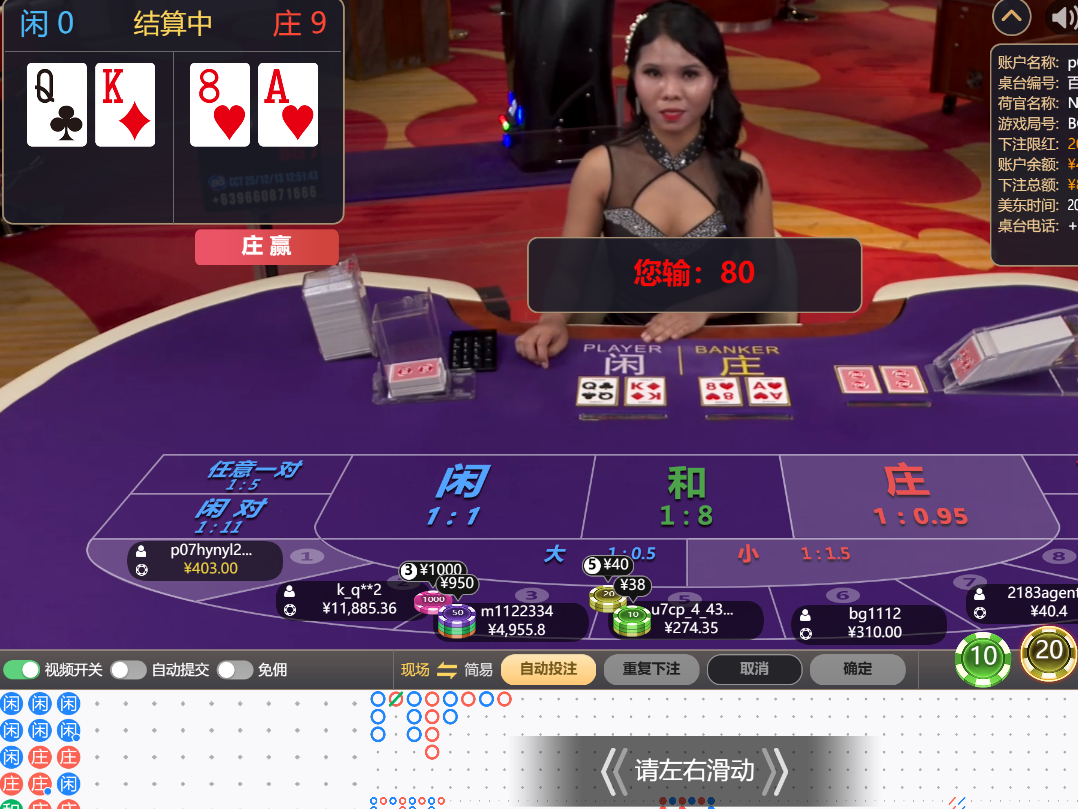Viewport: 1078px width, 809px height.
Task: Bet on the 闲 (Player) area
Action: [x=458, y=495]
